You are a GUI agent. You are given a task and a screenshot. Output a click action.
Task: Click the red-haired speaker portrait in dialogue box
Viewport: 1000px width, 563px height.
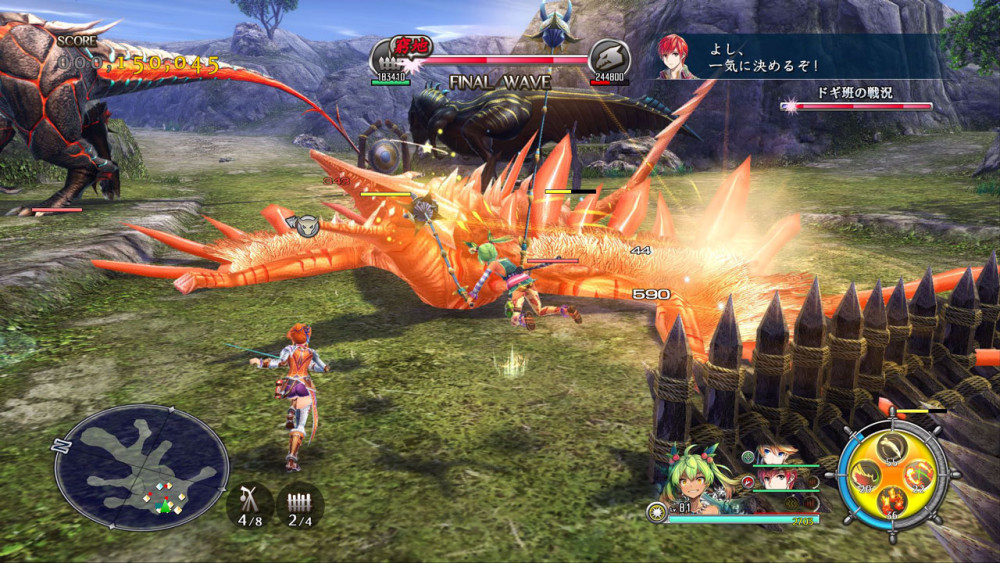[678, 57]
